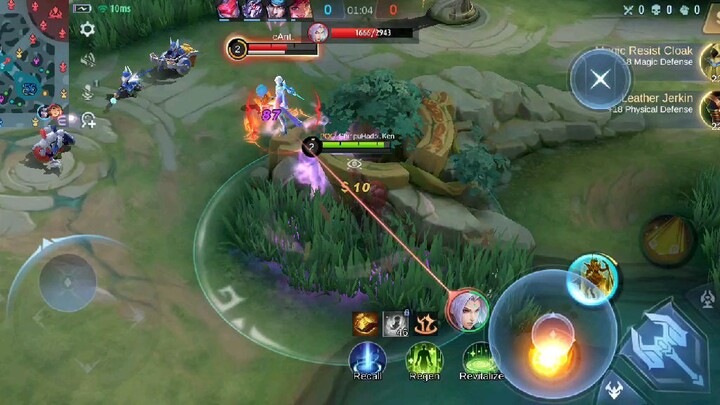Viewport: 720px width, 405px height.
Task: Cancel the skill cast with the X button
Action: (600, 79)
